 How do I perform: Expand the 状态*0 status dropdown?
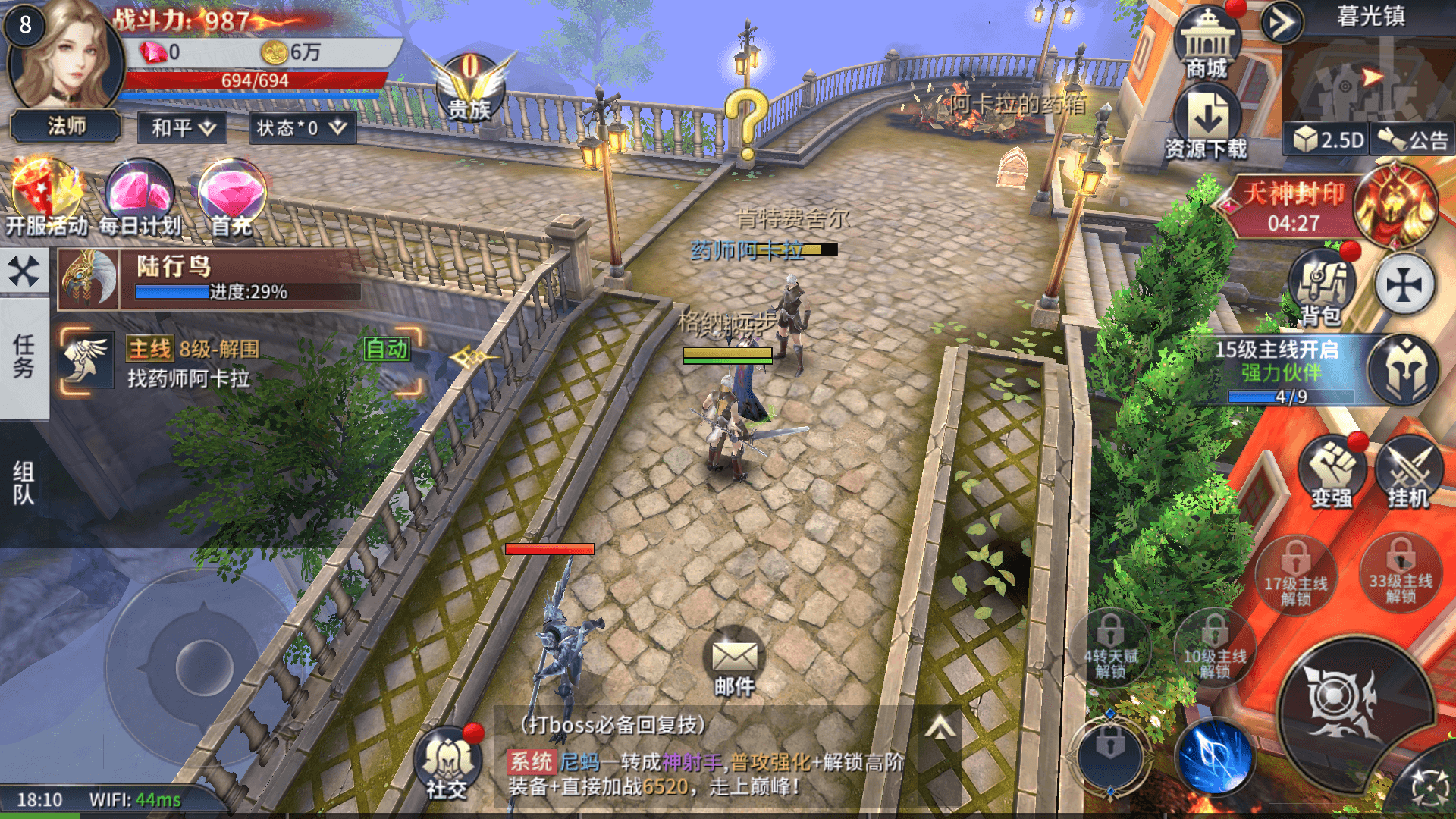(301, 127)
